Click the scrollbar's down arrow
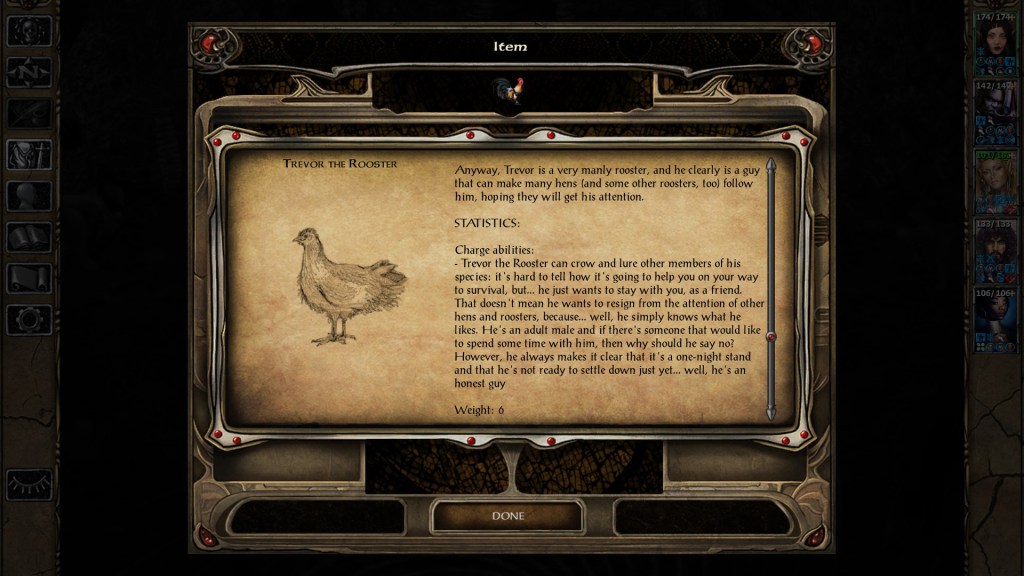Image resolution: width=1024 pixels, height=576 pixels. tap(771, 411)
